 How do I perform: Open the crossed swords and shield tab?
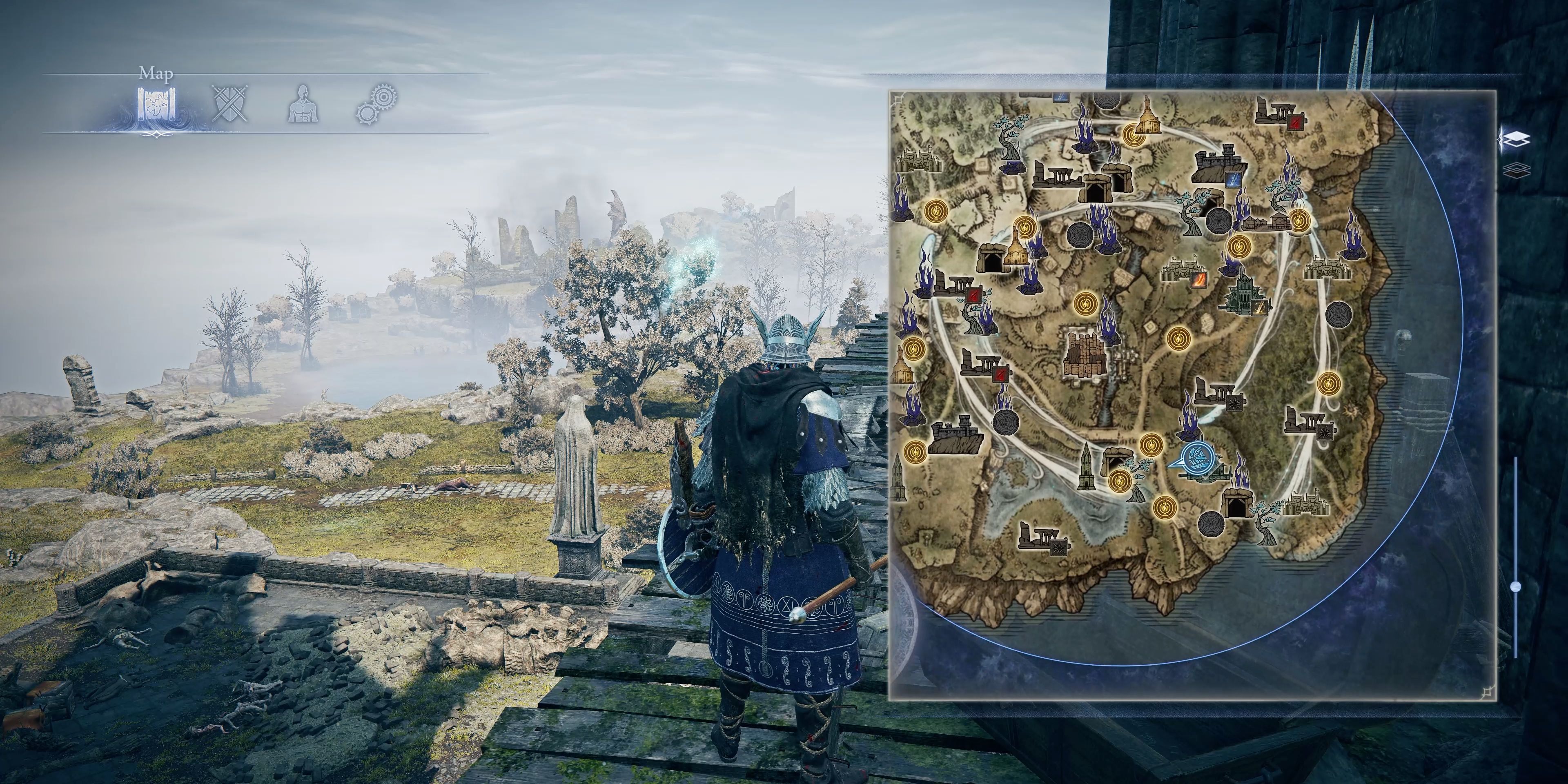tap(230, 104)
